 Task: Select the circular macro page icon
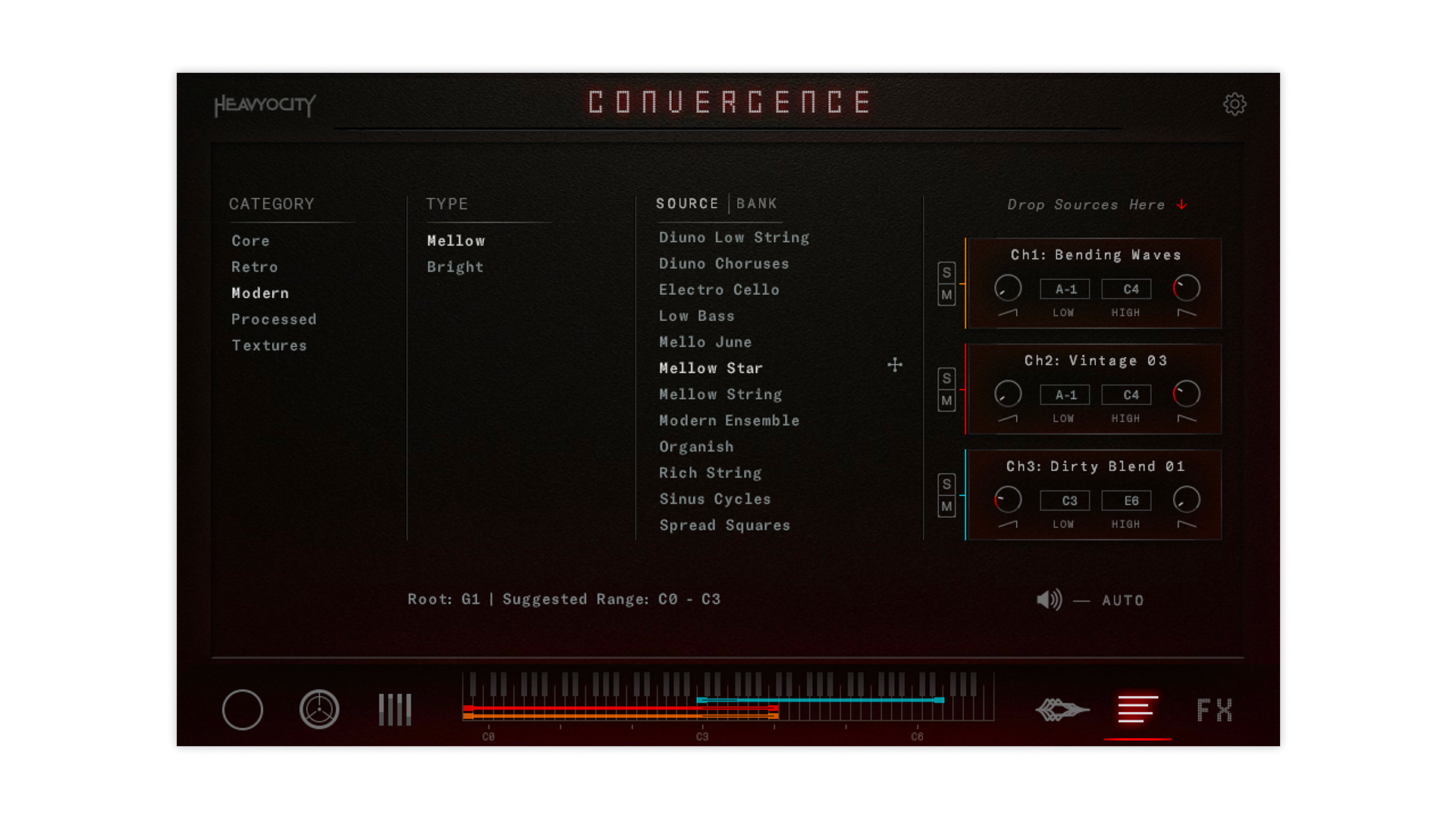tap(242, 710)
